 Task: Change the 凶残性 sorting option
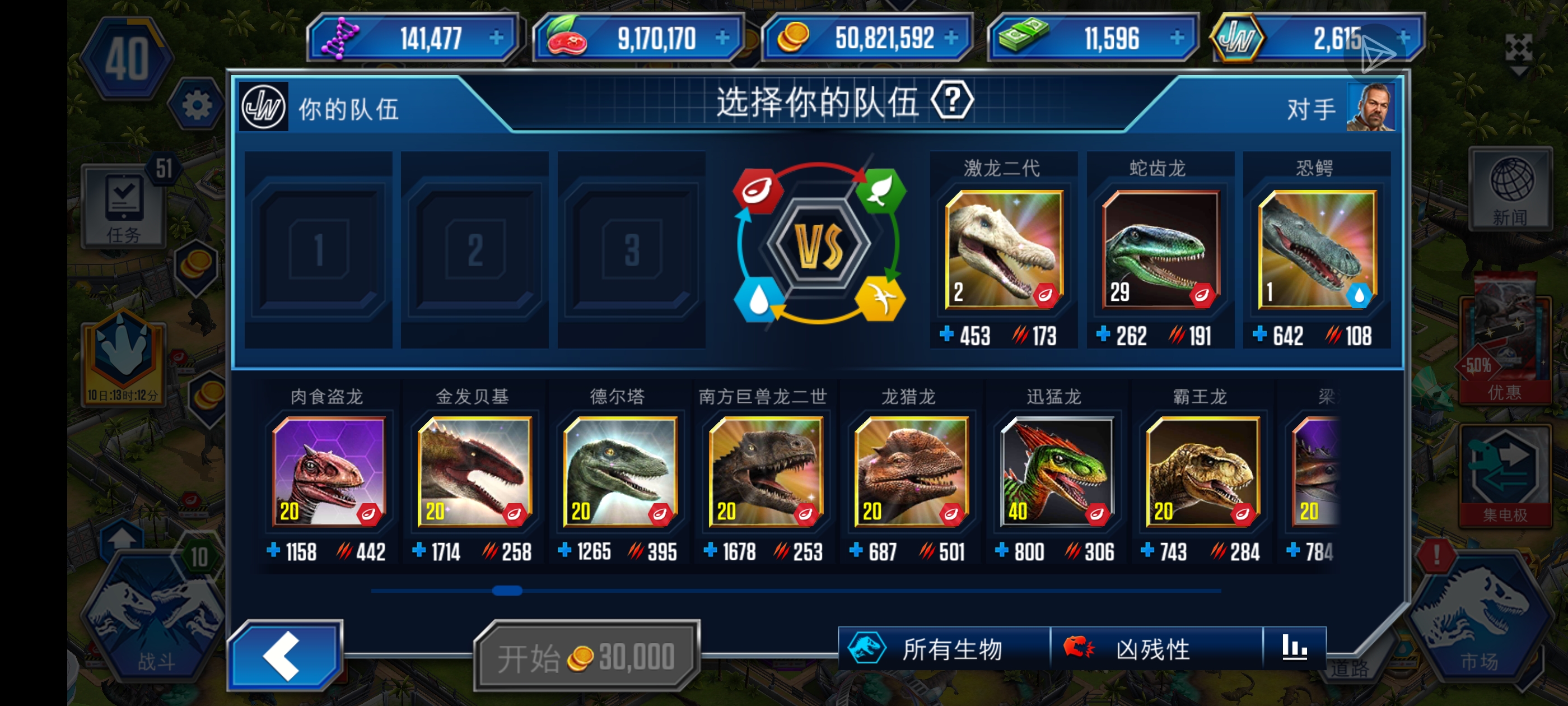pyautogui.click(x=1155, y=649)
